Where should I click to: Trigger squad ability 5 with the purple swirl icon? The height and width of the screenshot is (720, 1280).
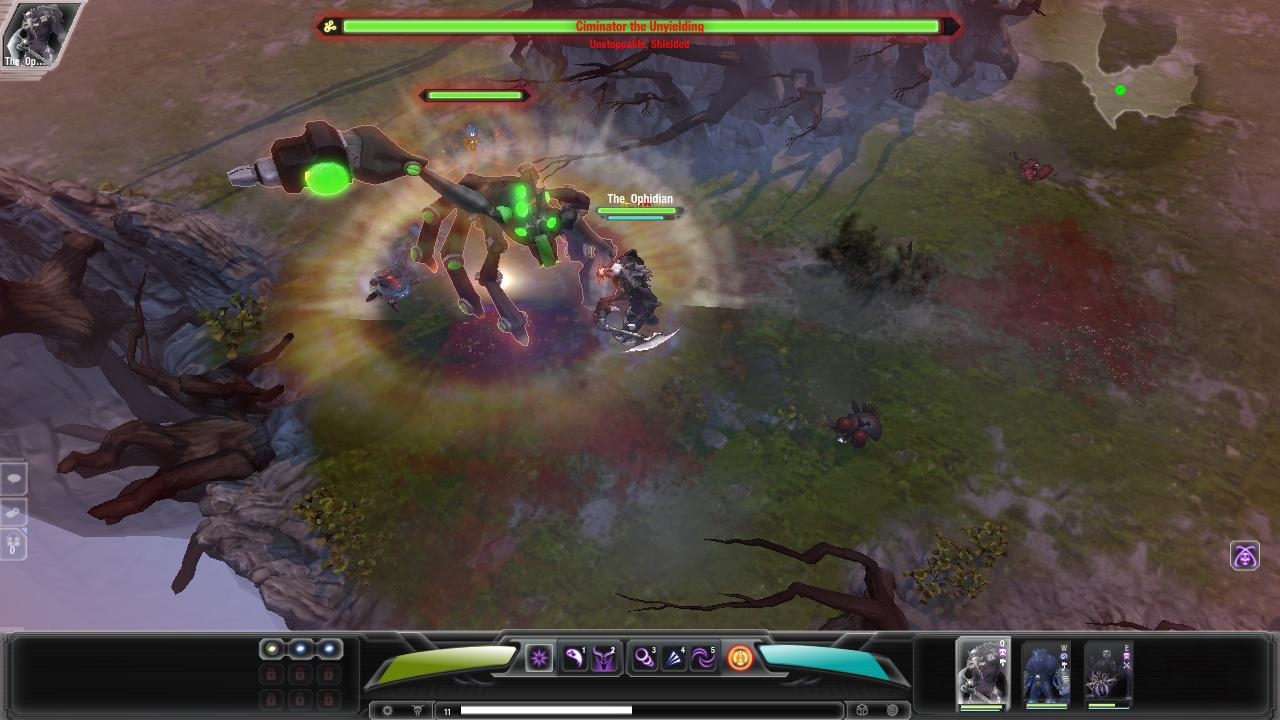coord(703,658)
